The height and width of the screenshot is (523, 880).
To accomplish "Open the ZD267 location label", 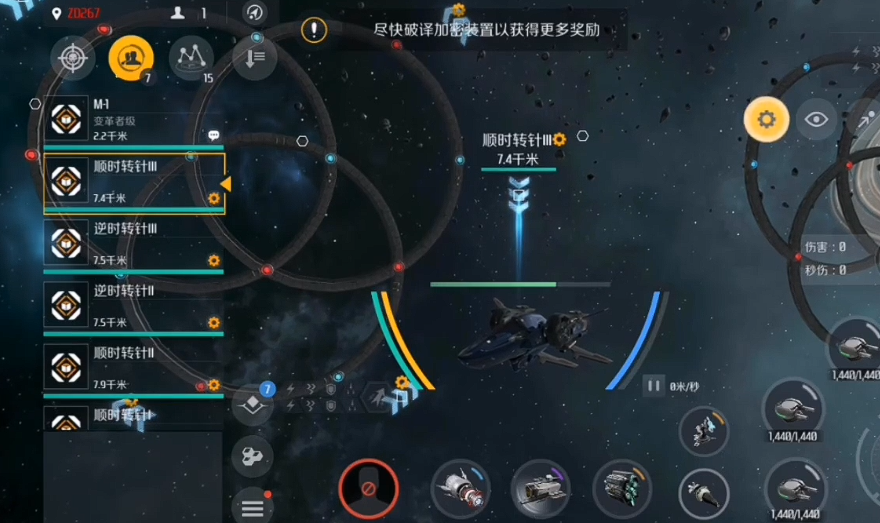I will click(84, 13).
